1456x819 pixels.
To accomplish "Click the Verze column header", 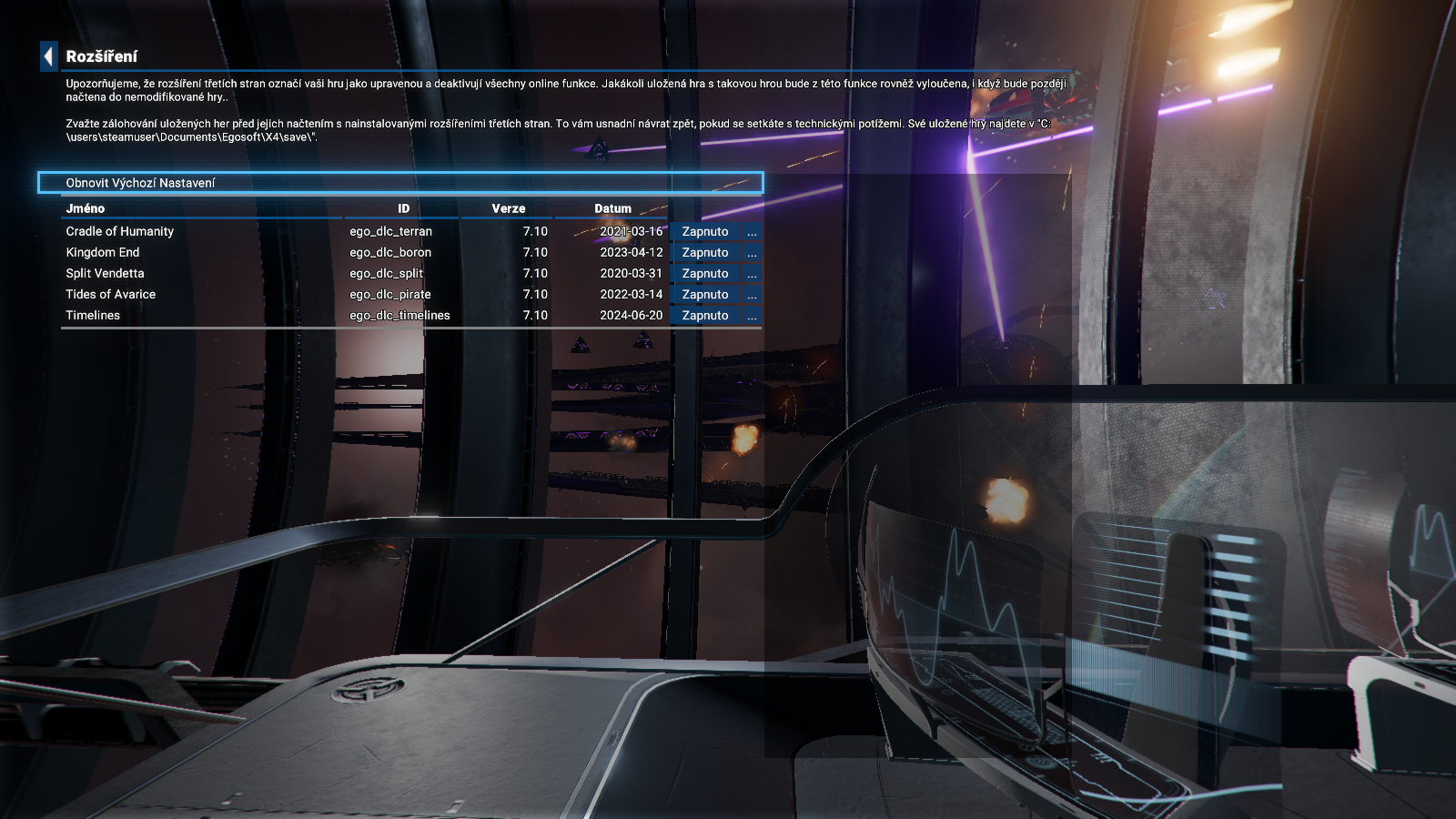I will (x=508, y=208).
